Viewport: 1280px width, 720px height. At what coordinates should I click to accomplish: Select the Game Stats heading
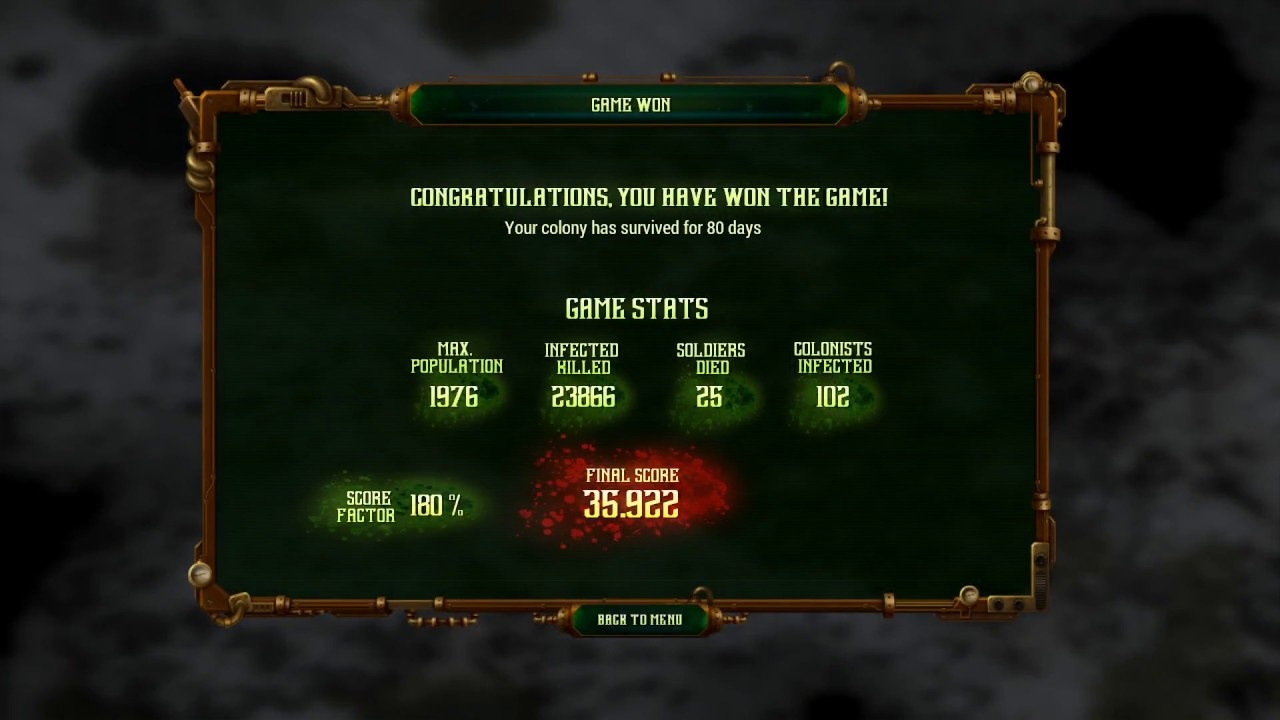(637, 307)
